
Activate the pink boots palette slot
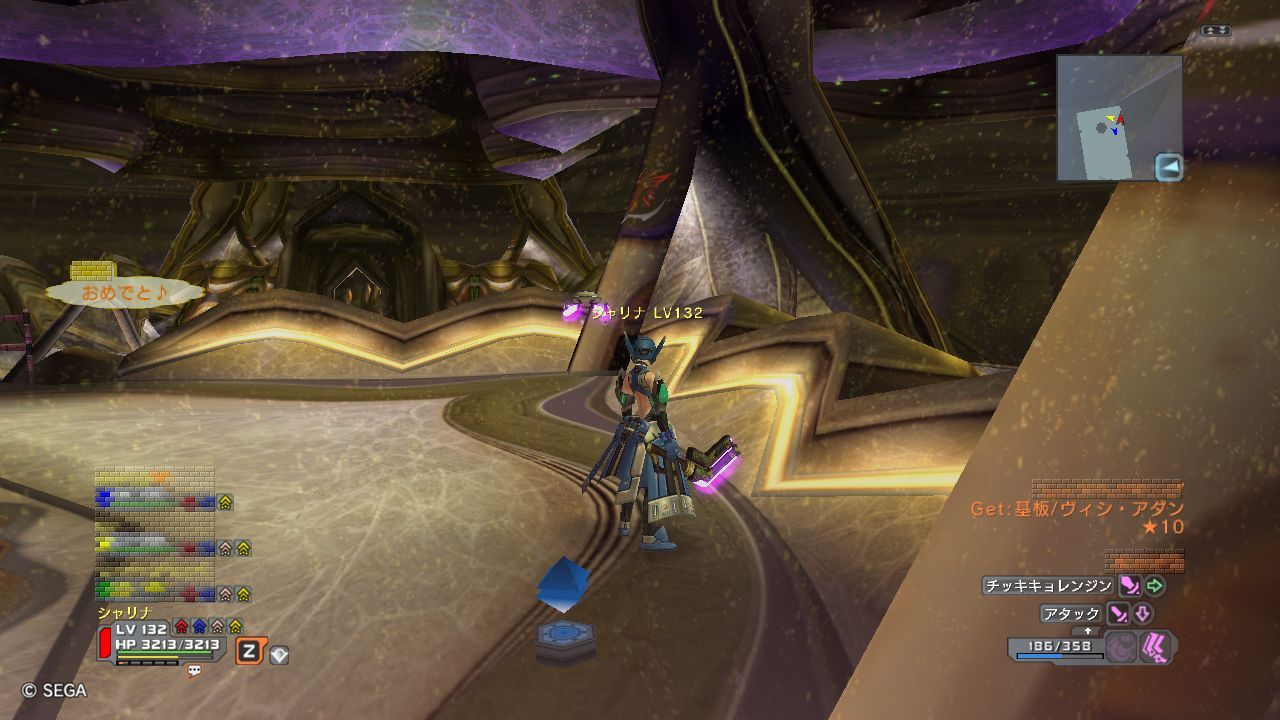click(x=1157, y=647)
